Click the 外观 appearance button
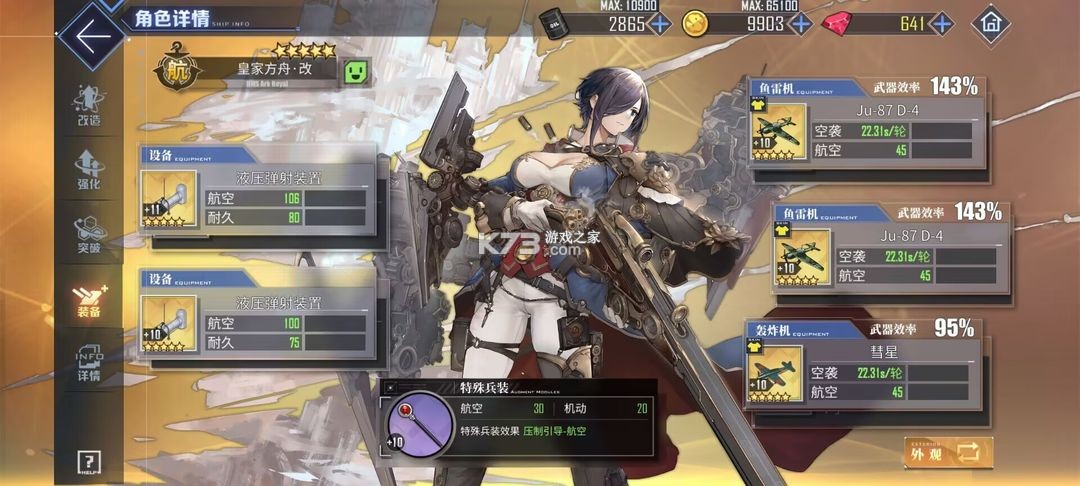 948,453
